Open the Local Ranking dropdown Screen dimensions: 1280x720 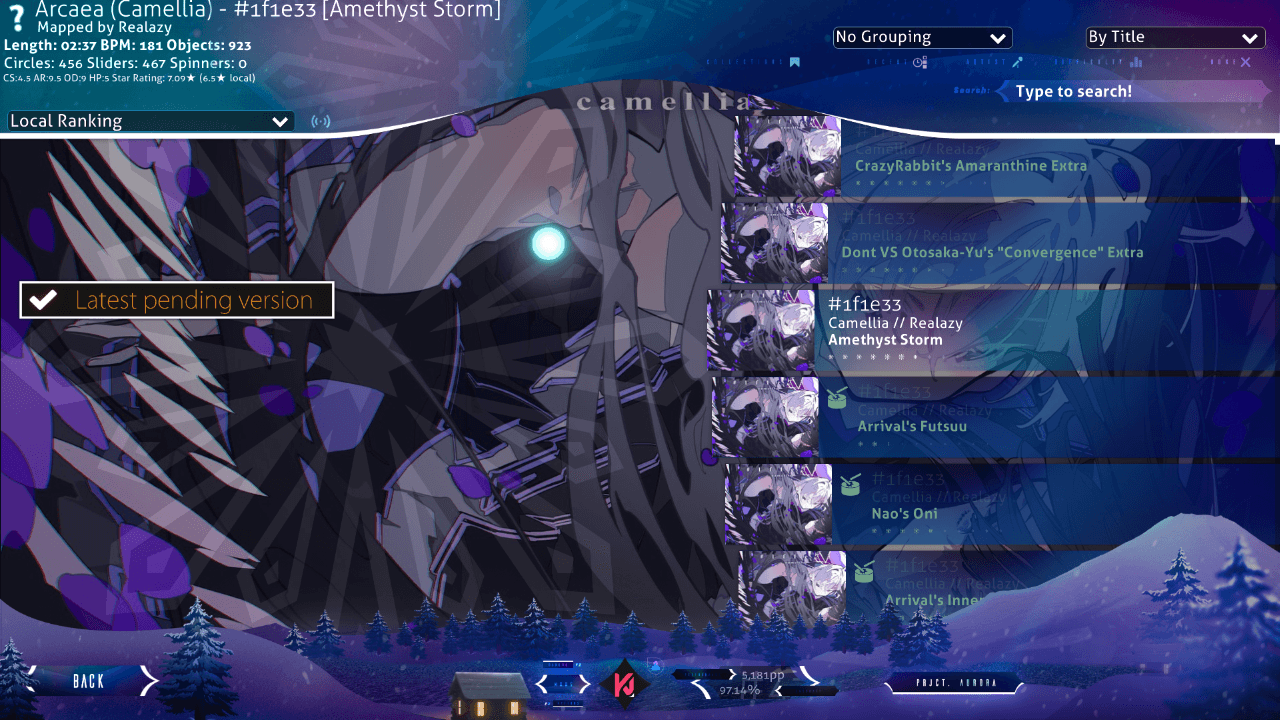(x=150, y=121)
